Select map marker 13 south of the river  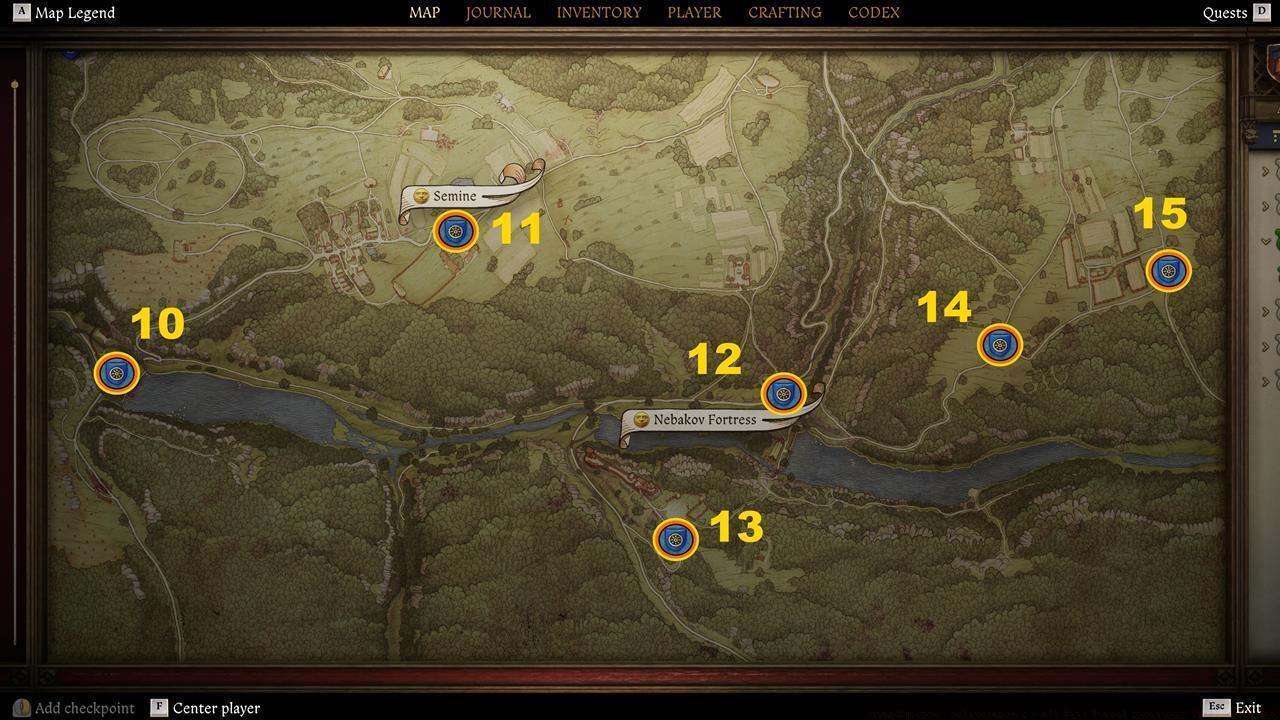point(676,539)
